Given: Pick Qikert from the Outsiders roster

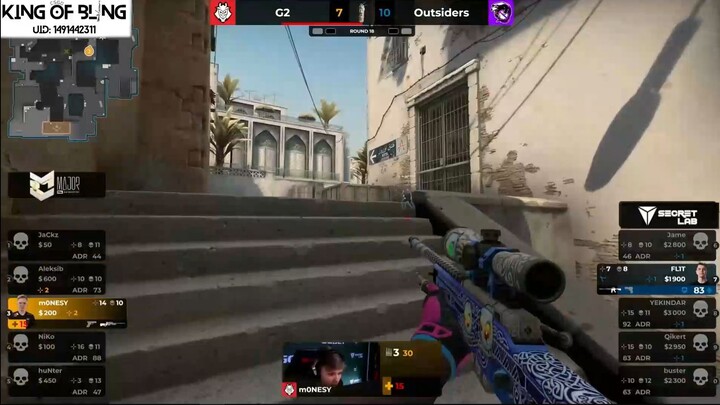Looking at the screenshot, I should (x=664, y=345).
